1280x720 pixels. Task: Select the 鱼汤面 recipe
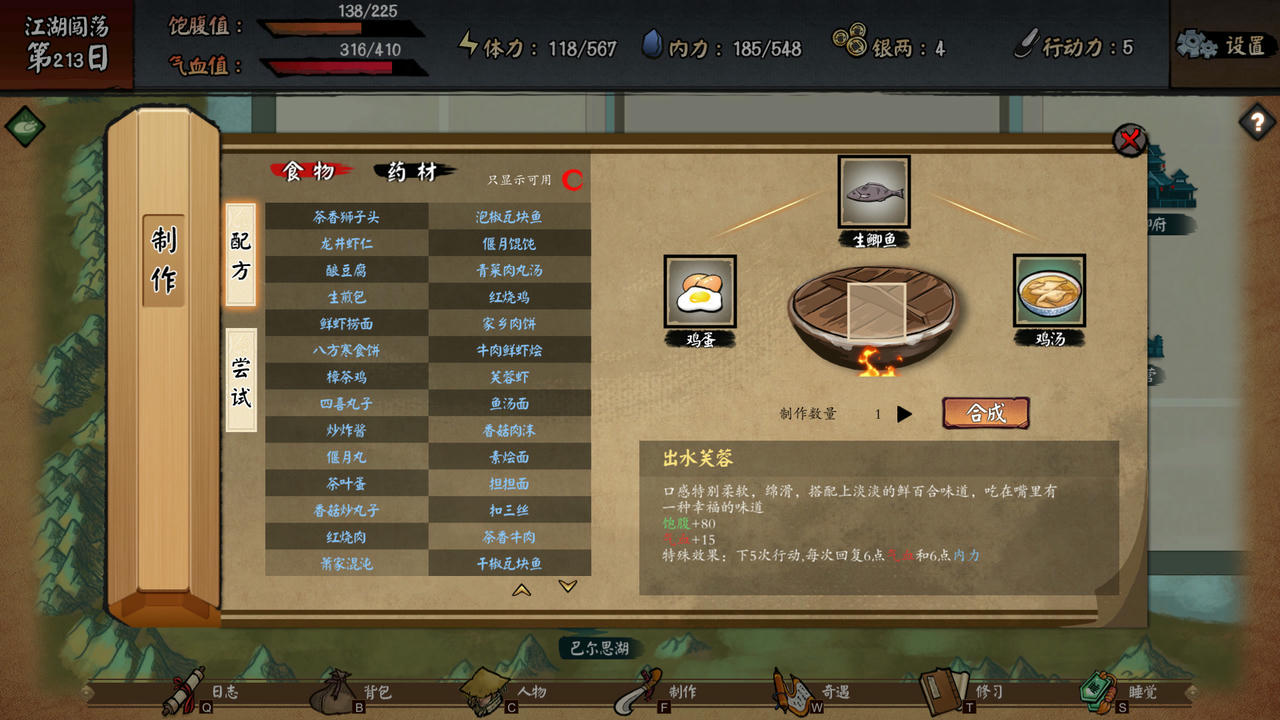(x=509, y=404)
